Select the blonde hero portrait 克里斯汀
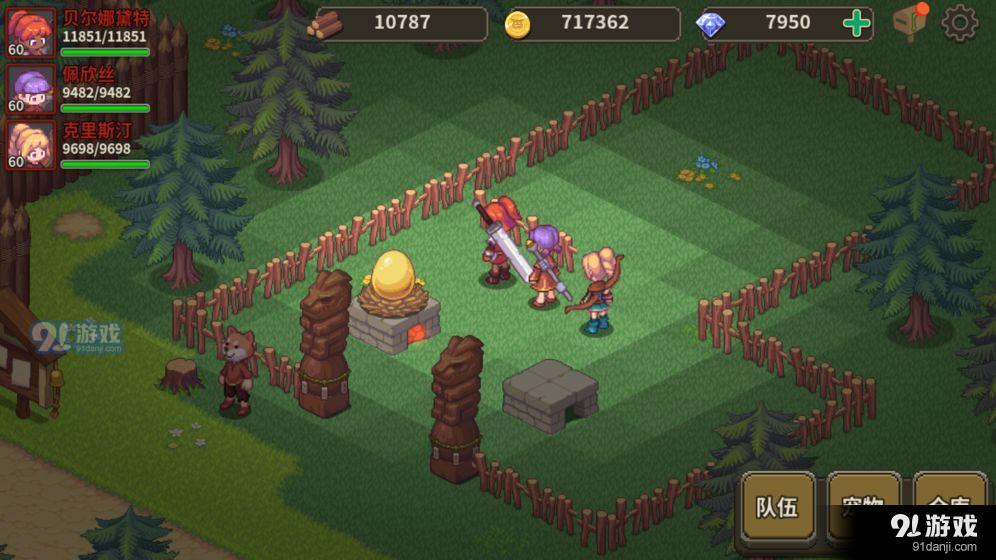Image resolution: width=996 pixels, height=560 pixels. (30, 144)
